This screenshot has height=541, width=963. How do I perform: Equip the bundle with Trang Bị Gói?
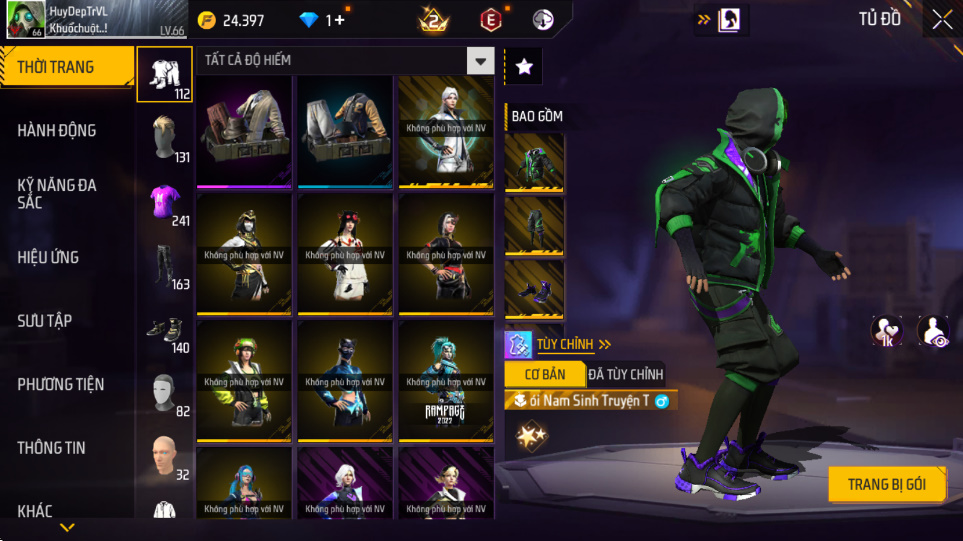[886, 484]
